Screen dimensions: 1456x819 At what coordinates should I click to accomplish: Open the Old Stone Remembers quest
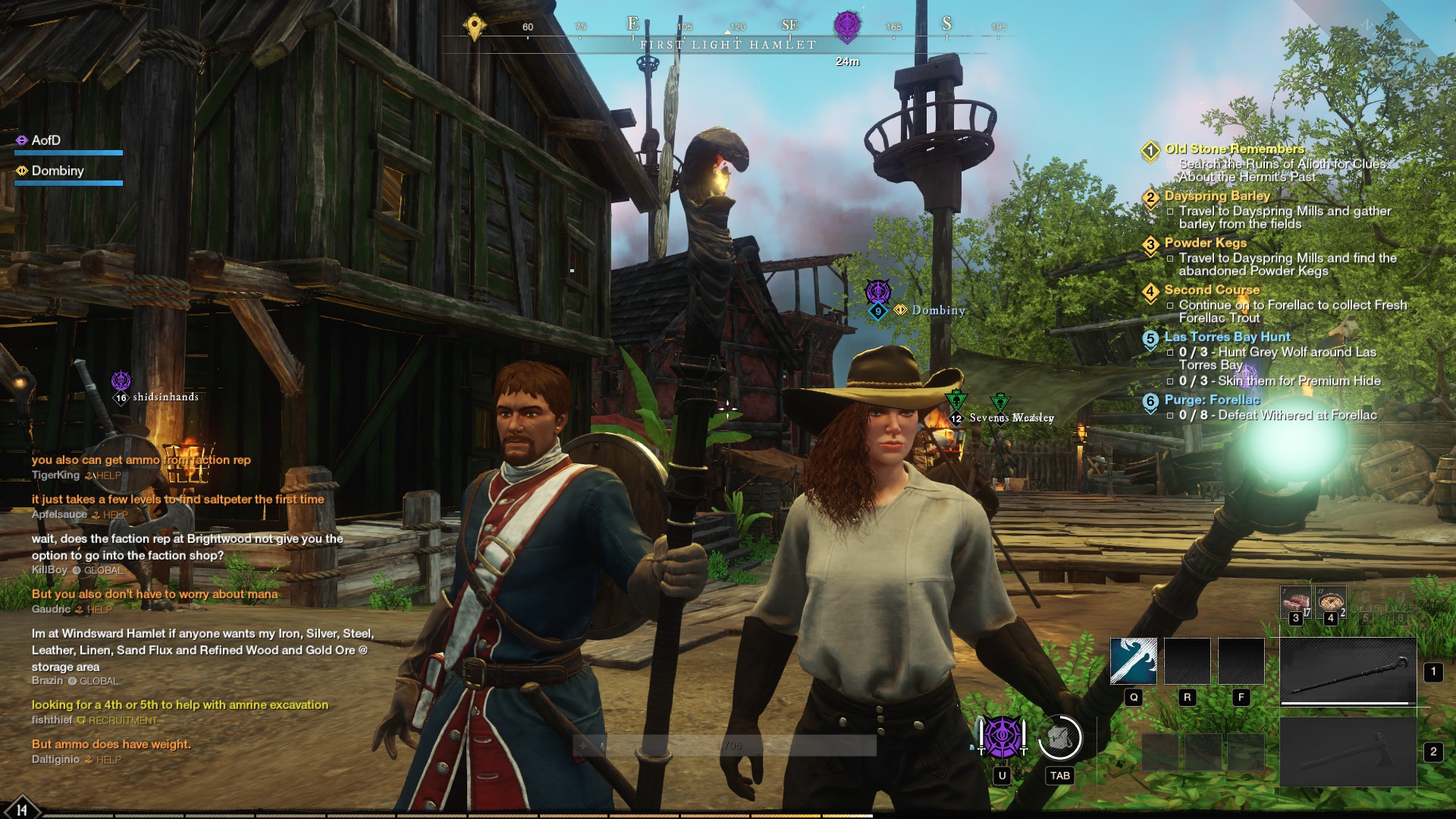pyautogui.click(x=1234, y=149)
